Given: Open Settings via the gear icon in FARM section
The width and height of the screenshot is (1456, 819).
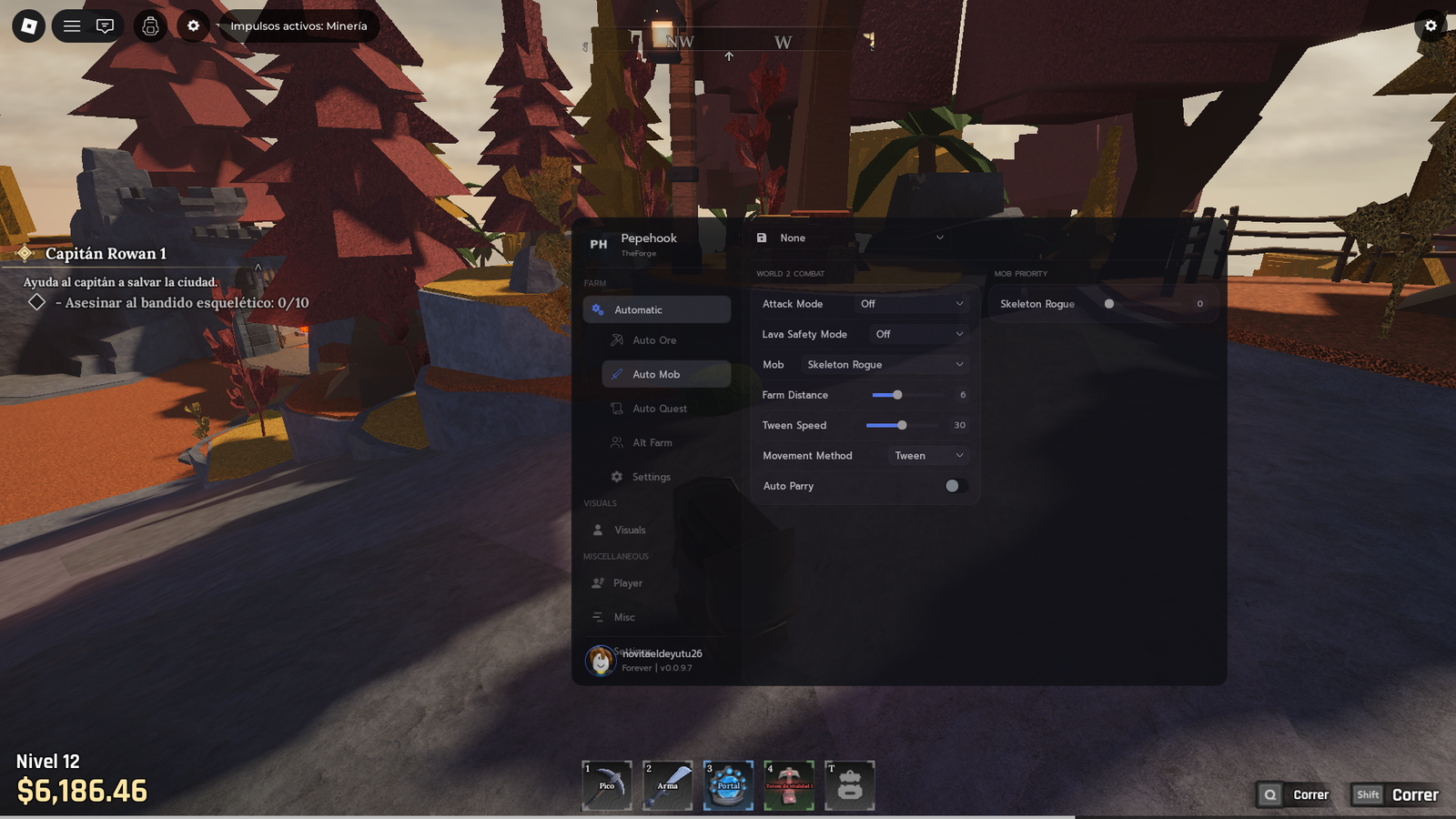Looking at the screenshot, I should pyautogui.click(x=616, y=476).
